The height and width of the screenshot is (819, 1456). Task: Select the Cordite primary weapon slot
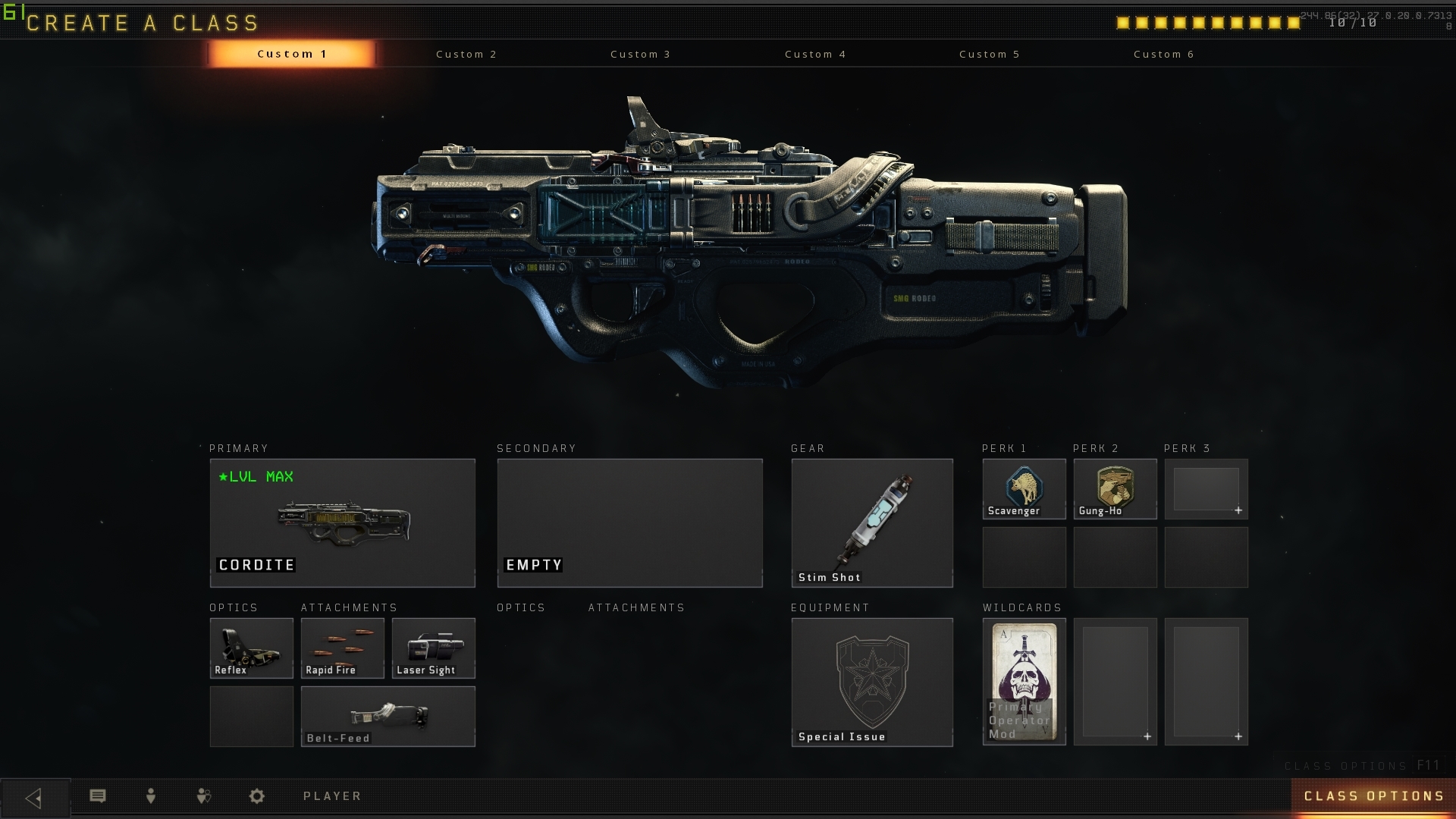click(342, 522)
